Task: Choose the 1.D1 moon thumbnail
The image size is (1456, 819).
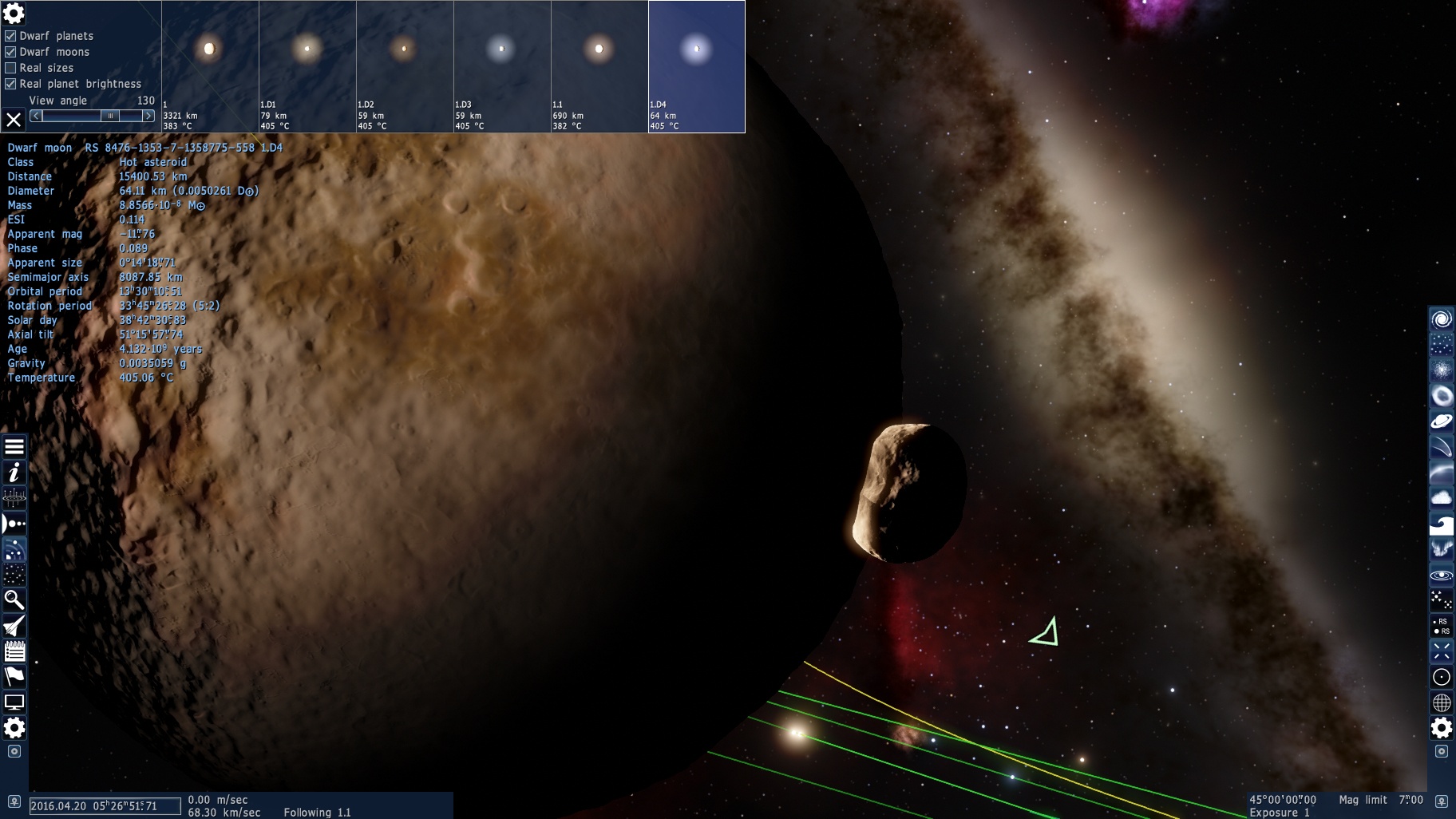Action: [x=307, y=65]
